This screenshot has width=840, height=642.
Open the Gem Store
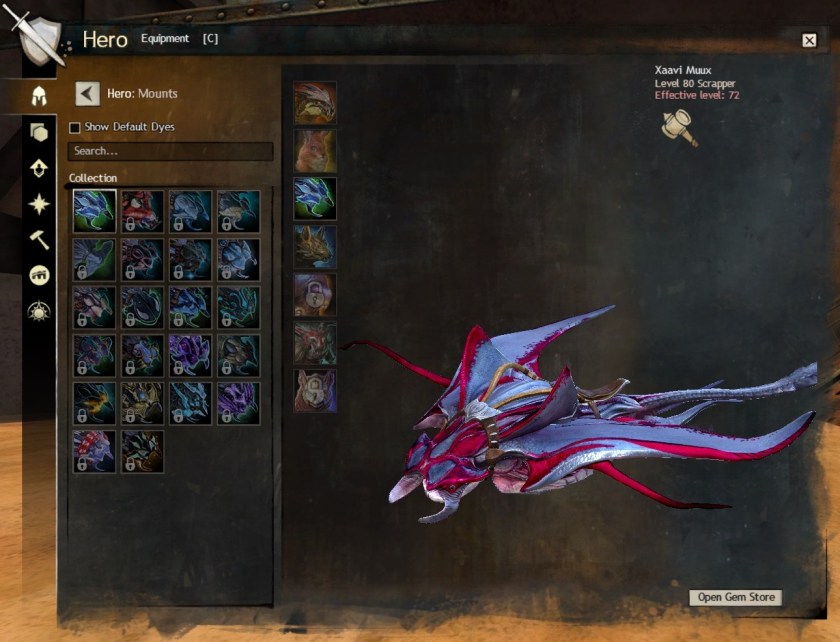(x=737, y=597)
